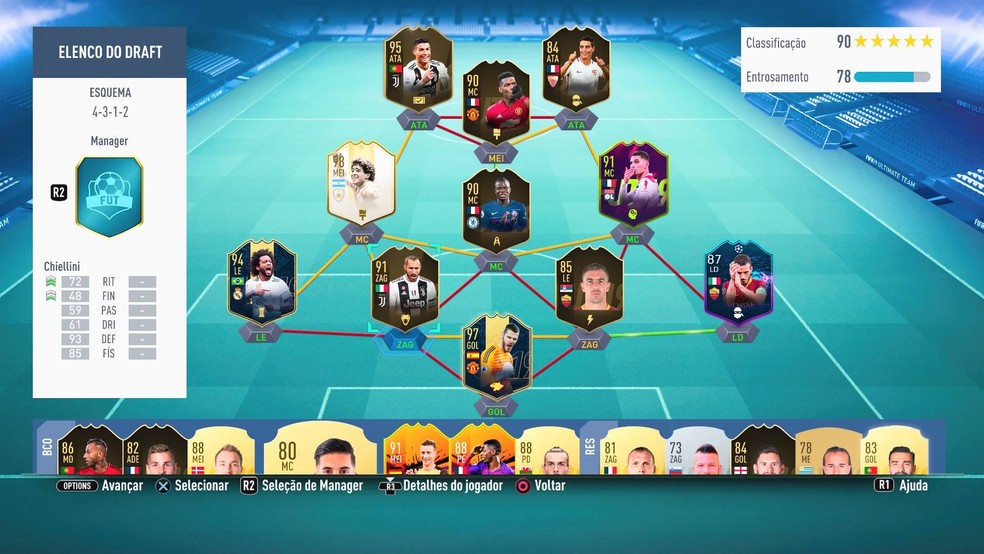984x554 pixels.
Task: Select the 95-rated ATA Juventus striker card
Action: [418, 70]
